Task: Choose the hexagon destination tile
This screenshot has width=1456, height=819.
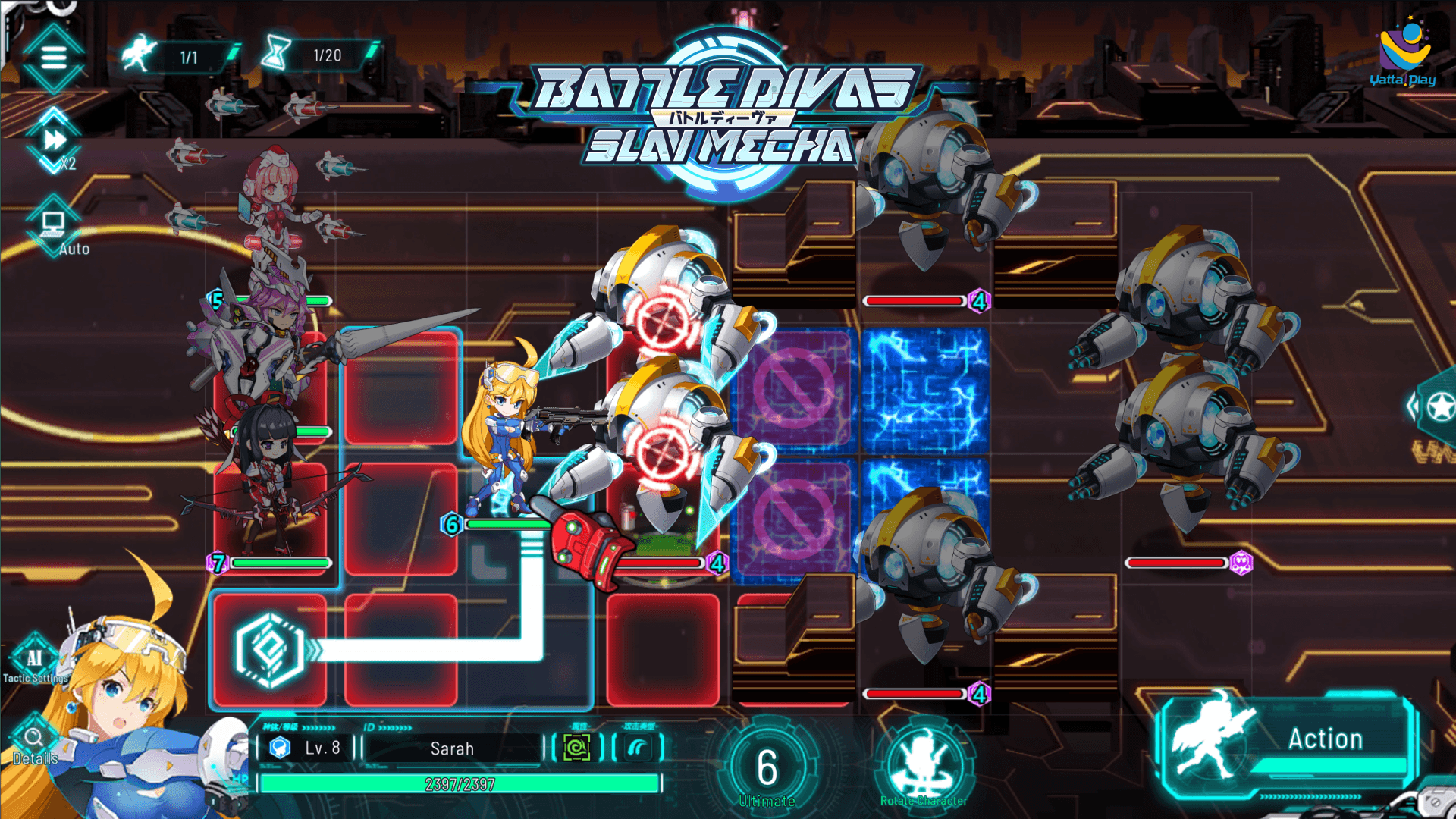Action: click(270, 651)
